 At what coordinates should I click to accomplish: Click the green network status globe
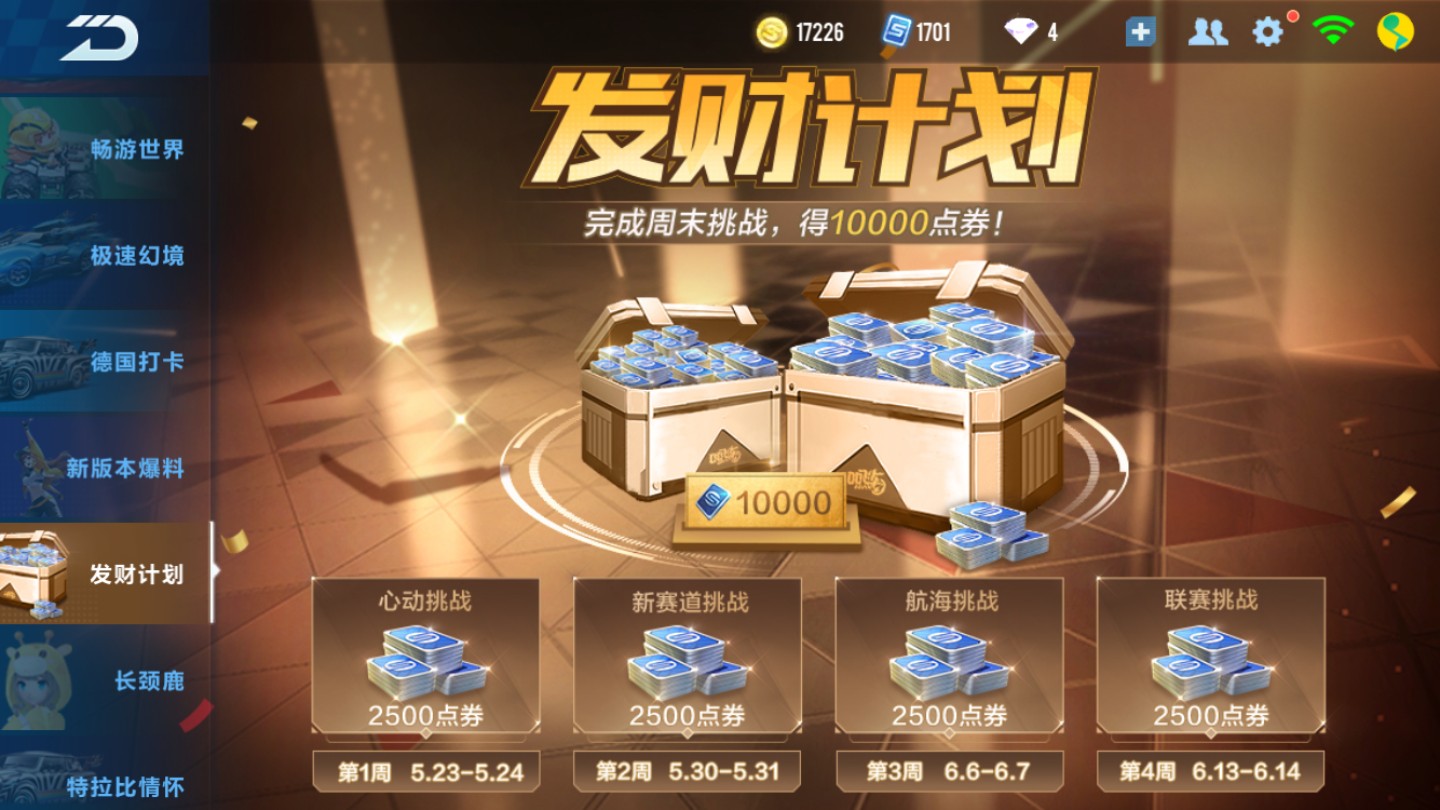coord(1393,32)
